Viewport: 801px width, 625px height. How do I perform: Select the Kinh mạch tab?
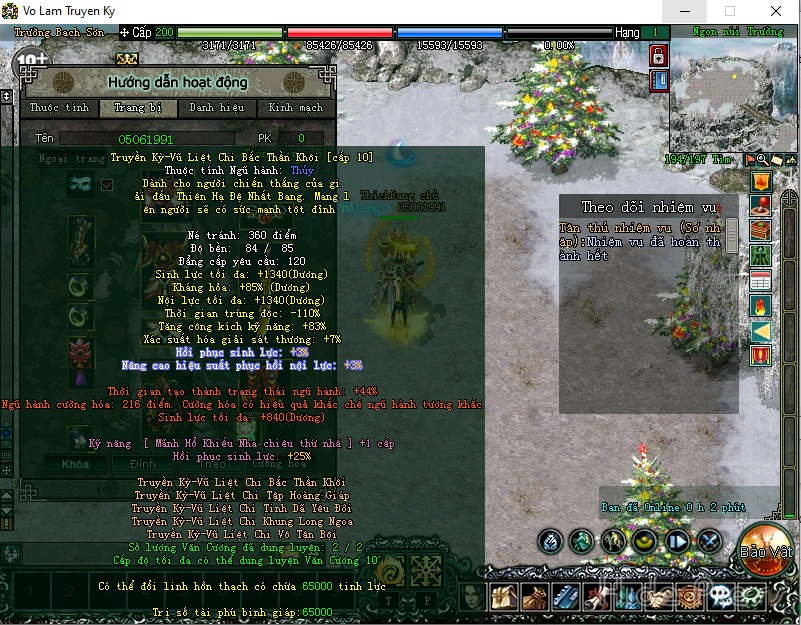296,108
